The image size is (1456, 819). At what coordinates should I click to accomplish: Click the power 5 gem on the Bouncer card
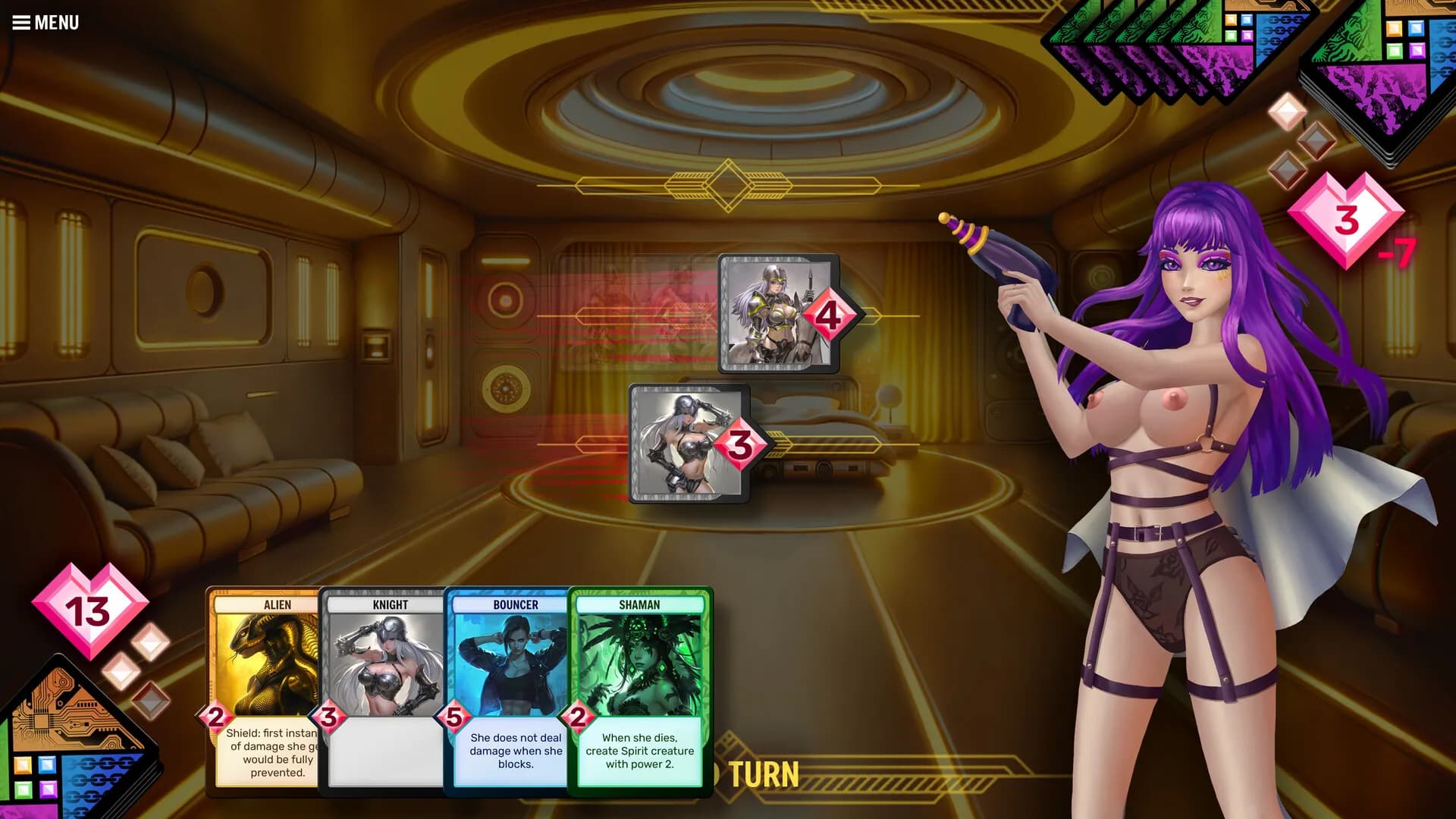point(453,716)
